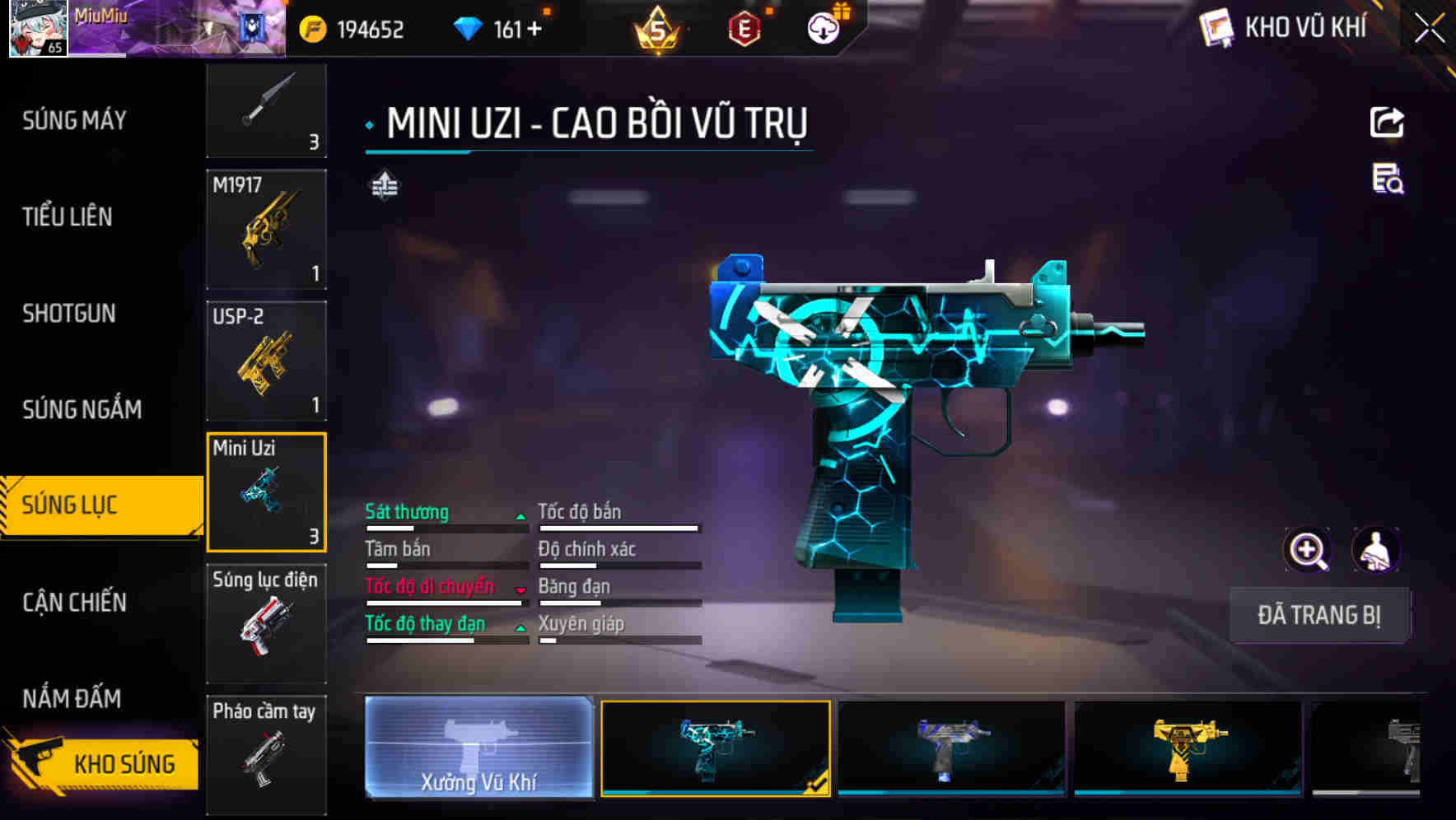Open the red E badge icon

tap(743, 28)
